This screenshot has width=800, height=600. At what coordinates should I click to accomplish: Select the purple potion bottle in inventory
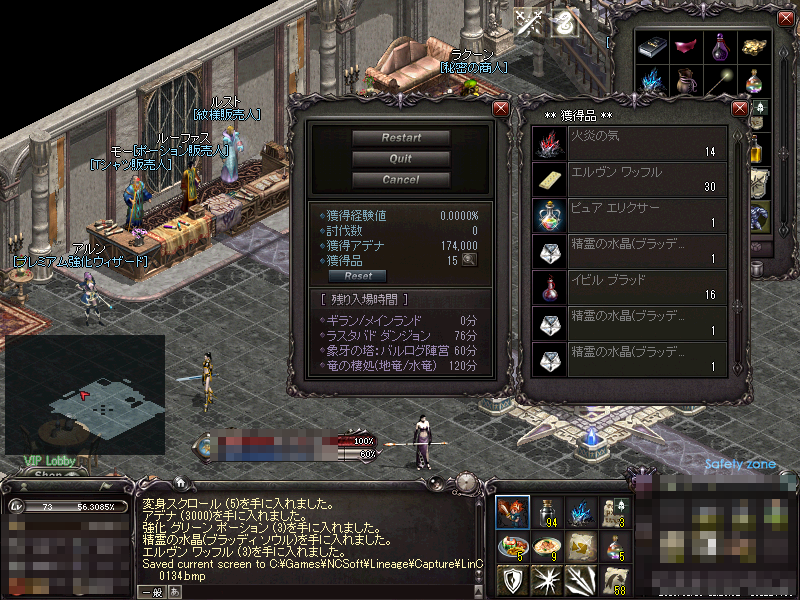(x=718, y=48)
